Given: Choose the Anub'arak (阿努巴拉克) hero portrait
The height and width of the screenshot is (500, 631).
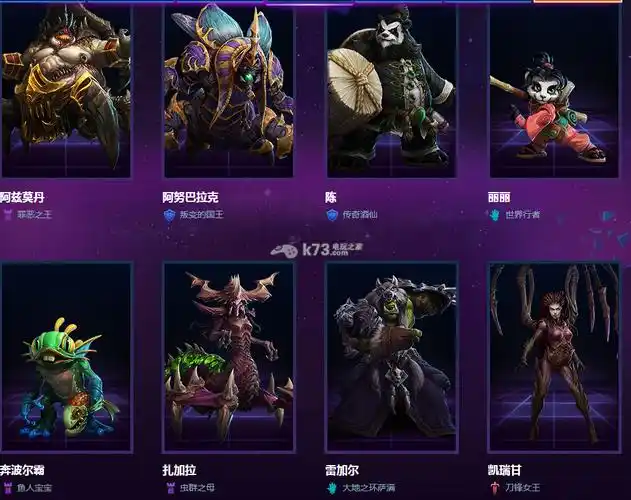Looking at the screenshot, I should 228,90.
